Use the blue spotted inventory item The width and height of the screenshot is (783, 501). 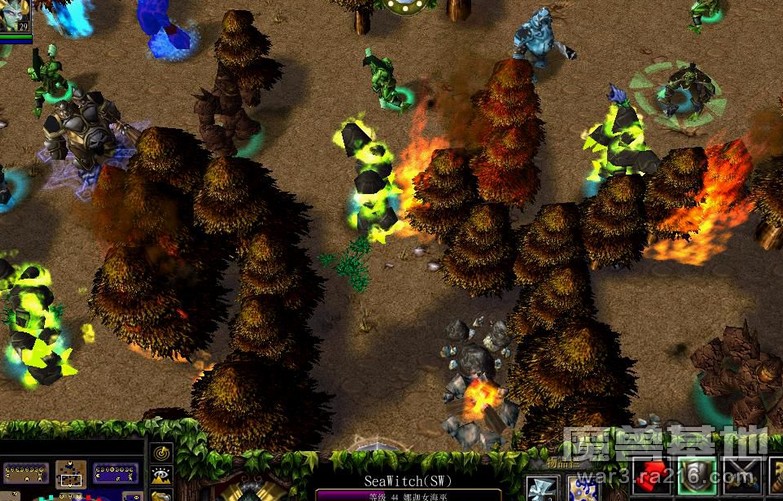582,487
